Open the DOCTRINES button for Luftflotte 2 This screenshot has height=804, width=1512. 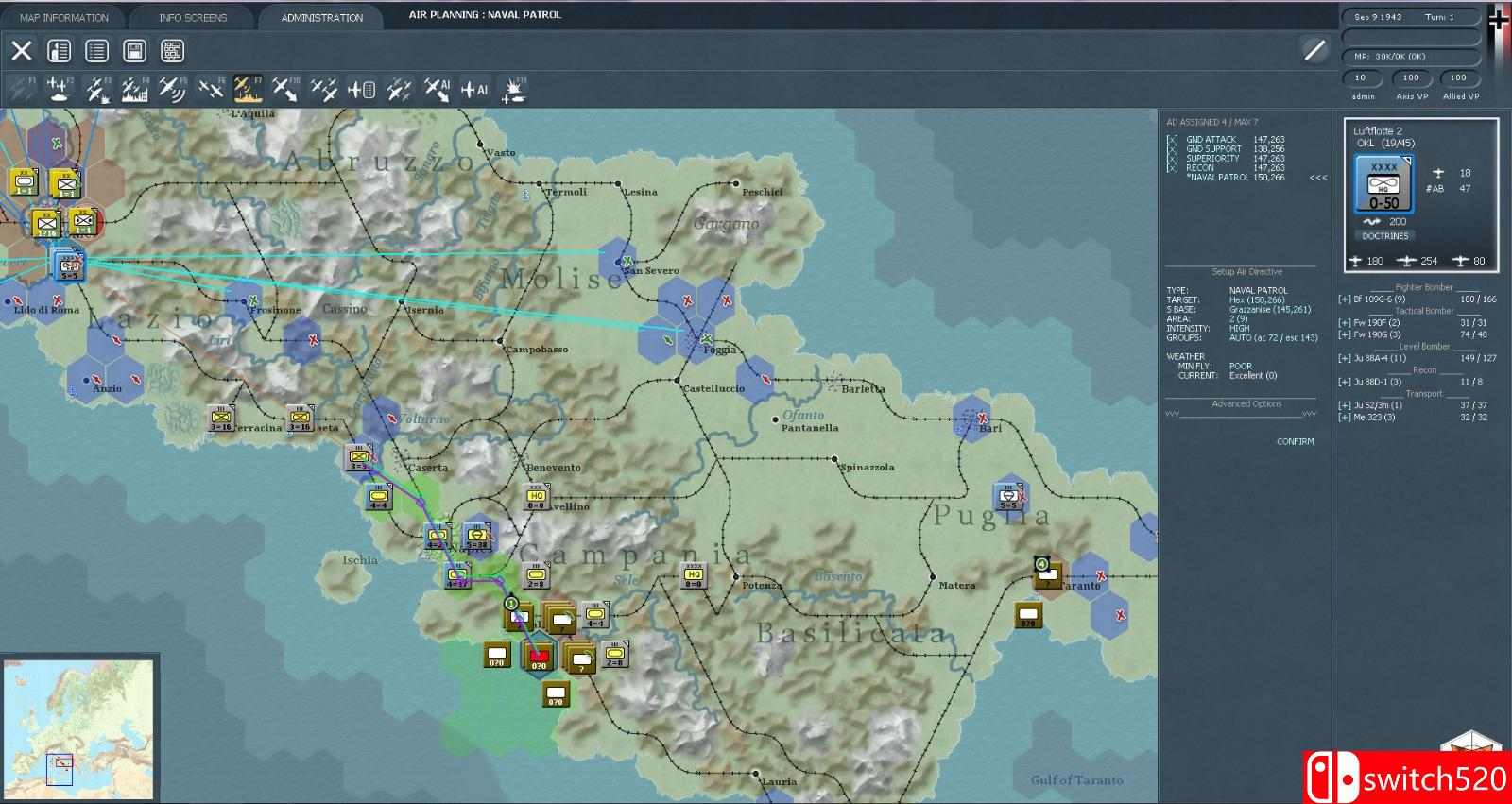1385,235
